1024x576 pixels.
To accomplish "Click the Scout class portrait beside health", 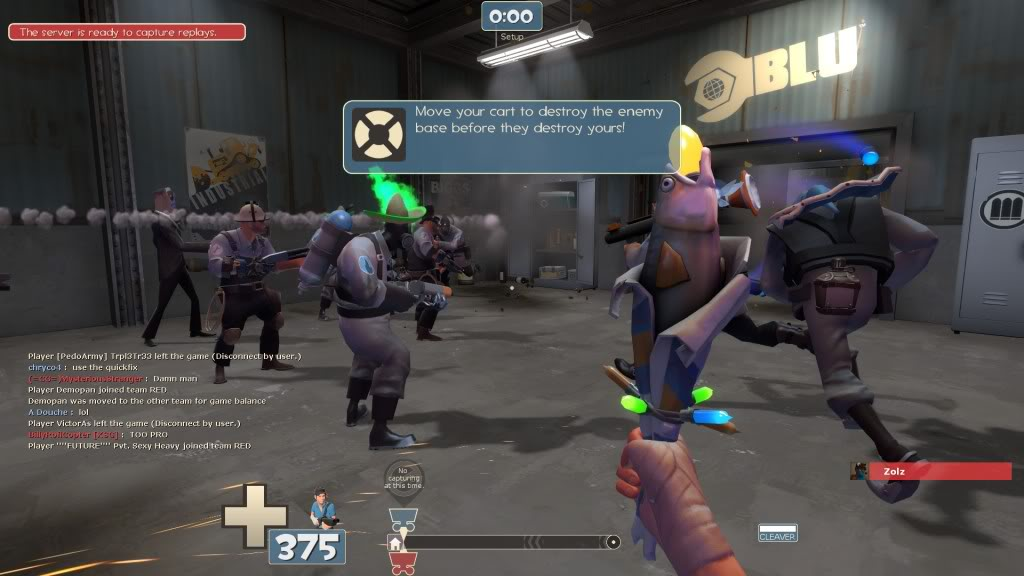I will click(323, 509).
